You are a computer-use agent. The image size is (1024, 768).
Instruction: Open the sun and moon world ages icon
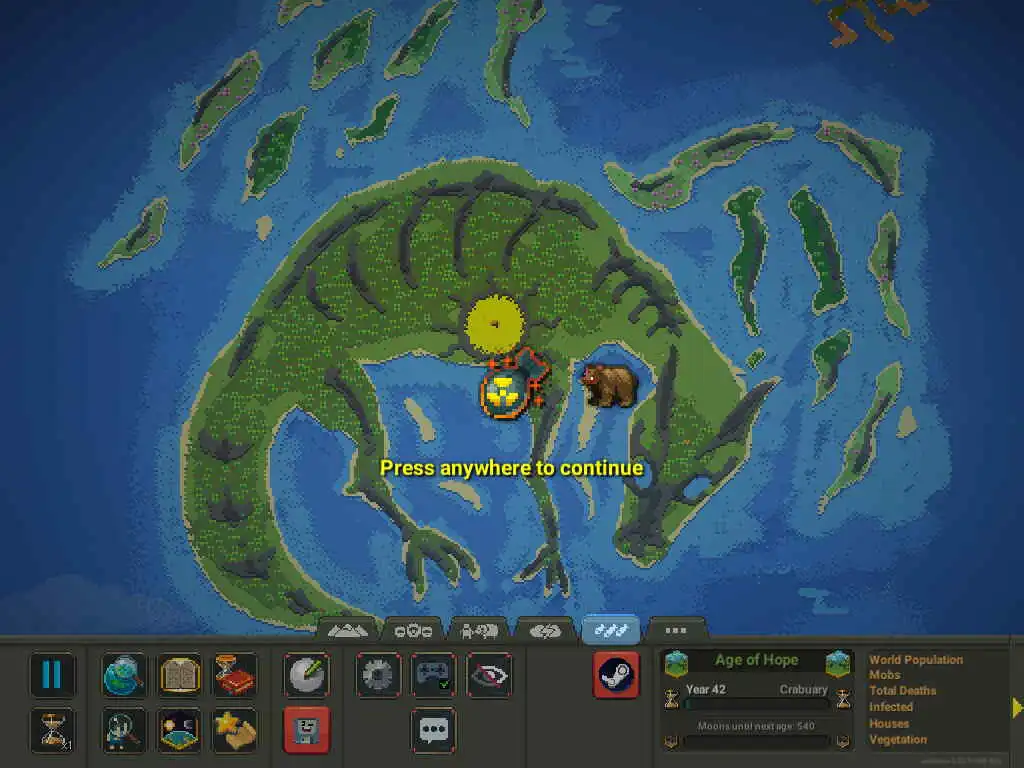(180, 729)
